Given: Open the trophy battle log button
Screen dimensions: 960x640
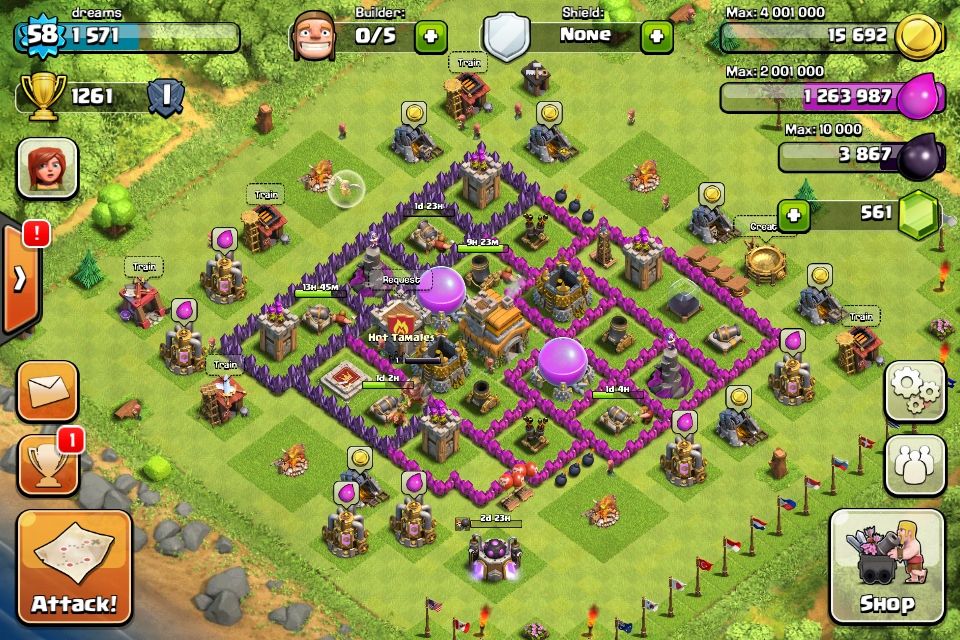Looking at the screenshot, I should pos(47,464).
